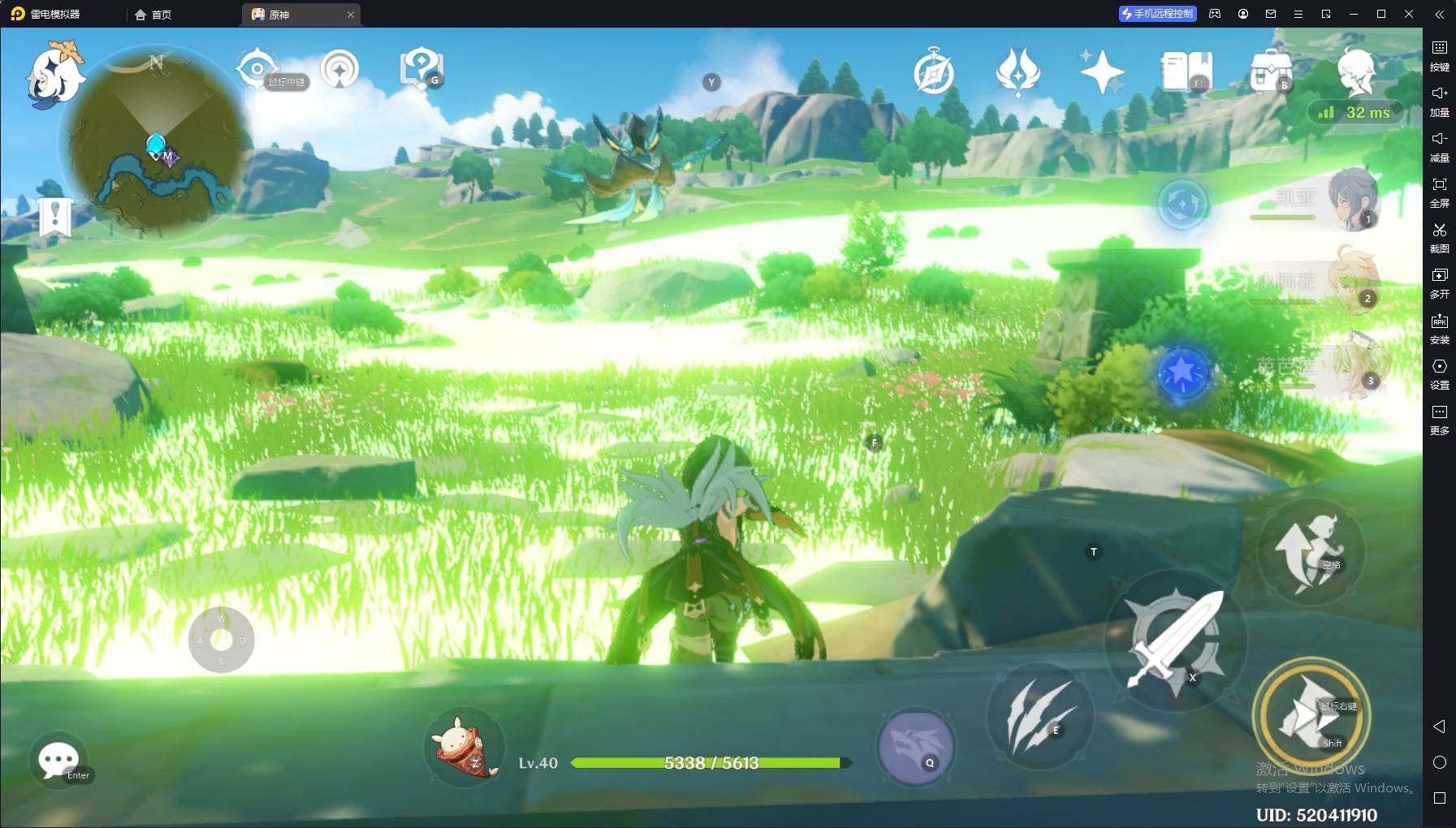Screen dimensions: 1456x828
Task: Tap the jump button
Action: [1310, 552]
